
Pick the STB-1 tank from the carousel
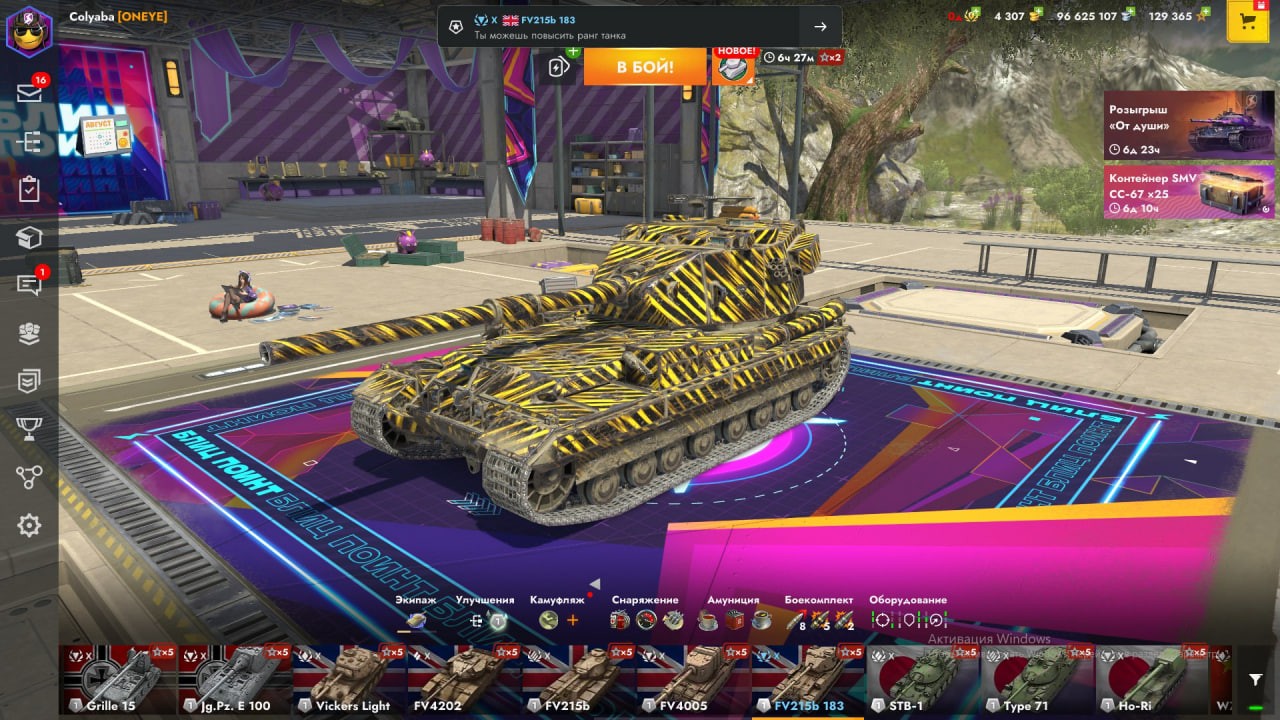[x=922, y=681]
